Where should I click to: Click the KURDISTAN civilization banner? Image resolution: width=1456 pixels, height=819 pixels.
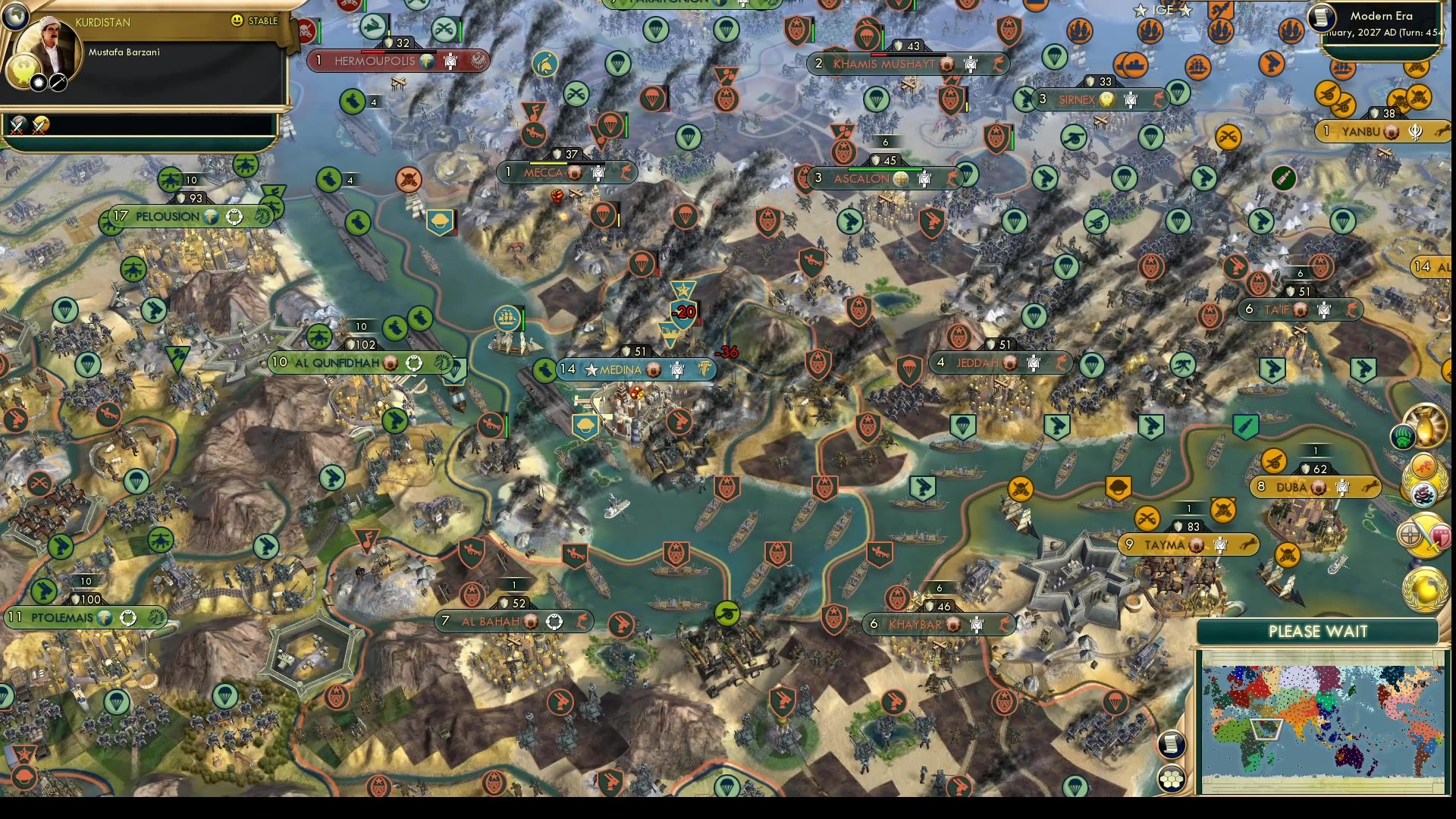coord(102,22)
